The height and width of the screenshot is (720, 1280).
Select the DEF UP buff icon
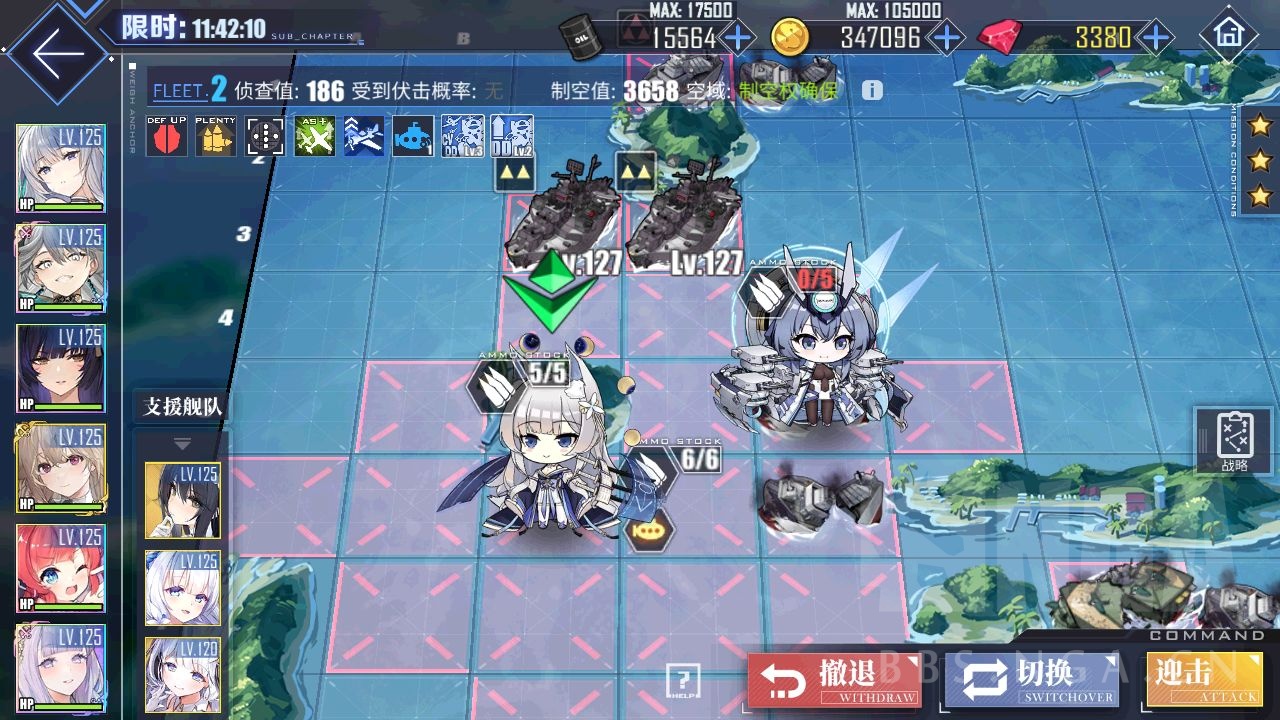coord(165,137)
